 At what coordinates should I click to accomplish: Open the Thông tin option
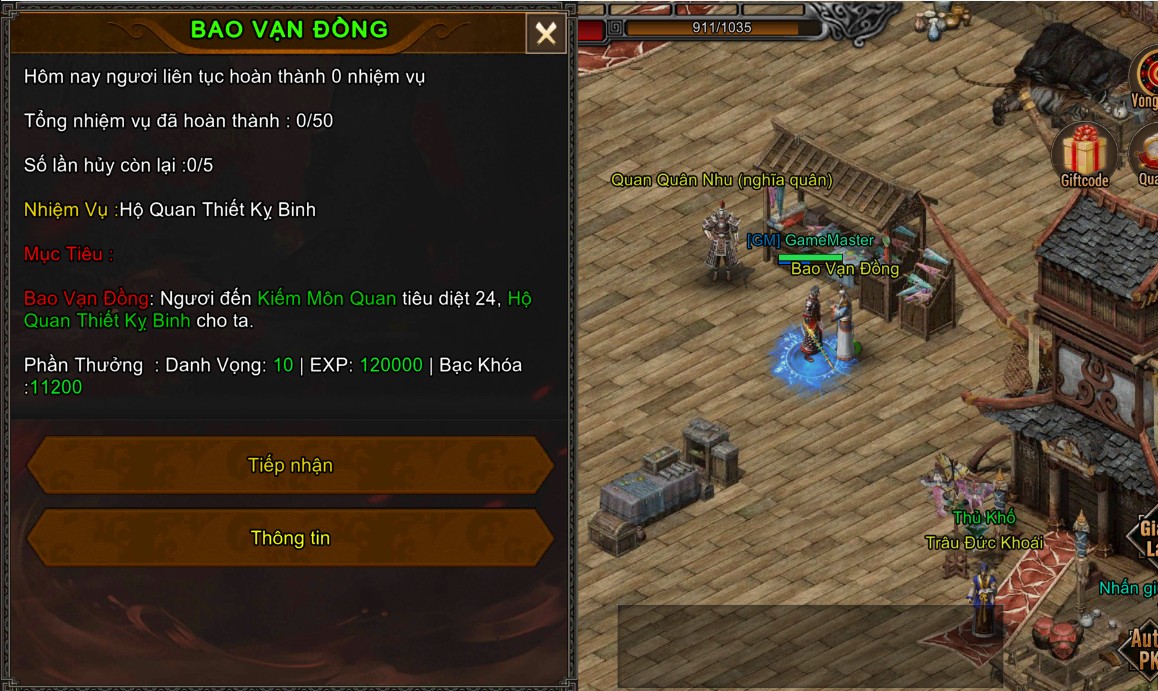290,538
